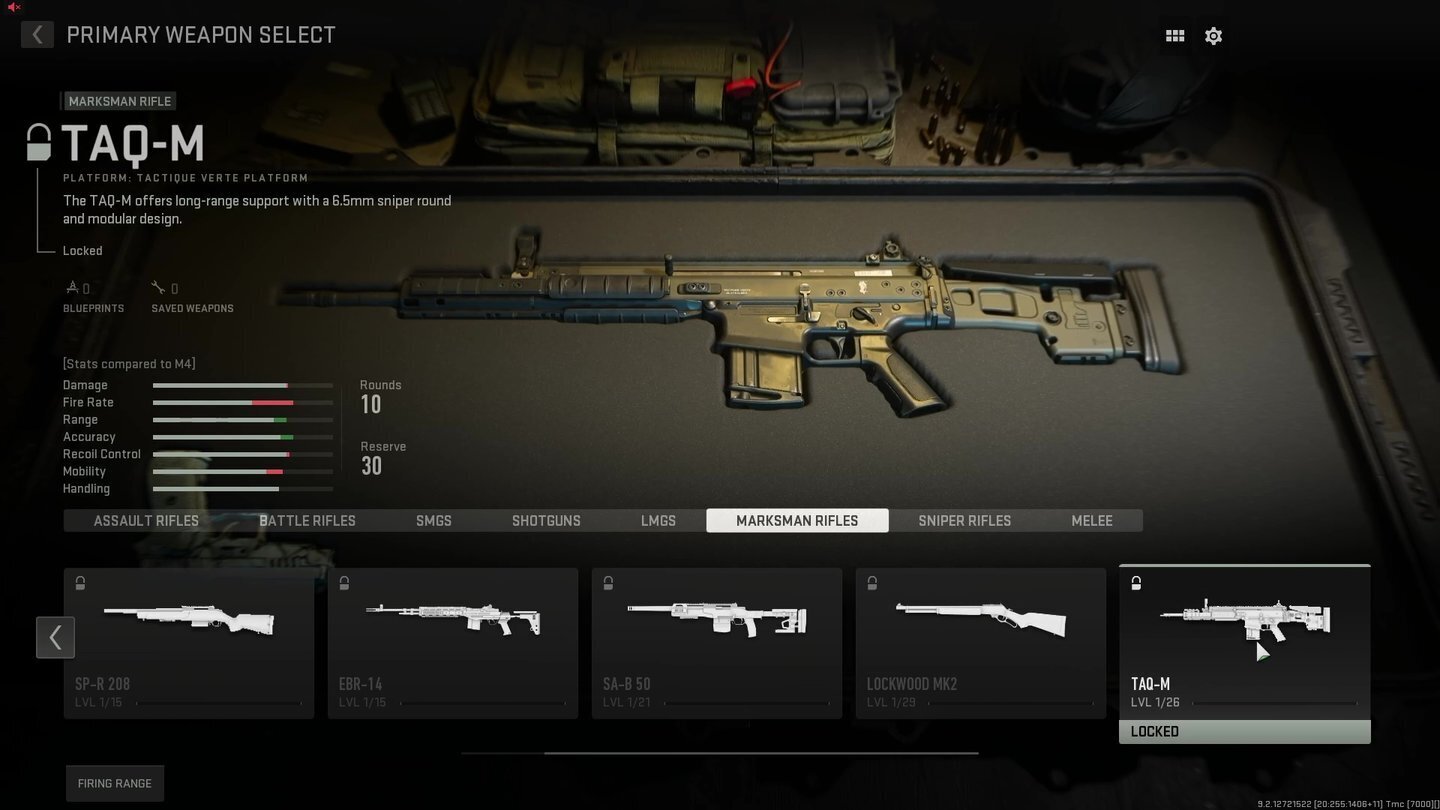Click the loadout grid icon top right
The image size is (1440, 810).
tap(1174, 35)
